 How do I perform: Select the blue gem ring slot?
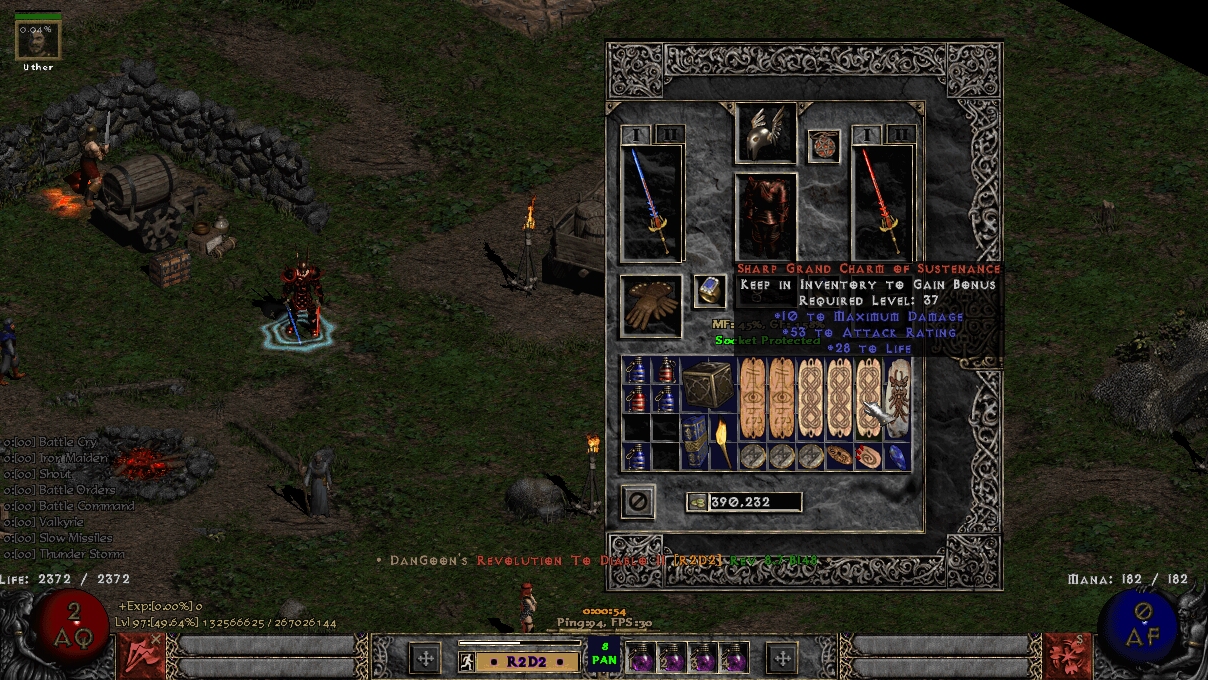point(709,291)
